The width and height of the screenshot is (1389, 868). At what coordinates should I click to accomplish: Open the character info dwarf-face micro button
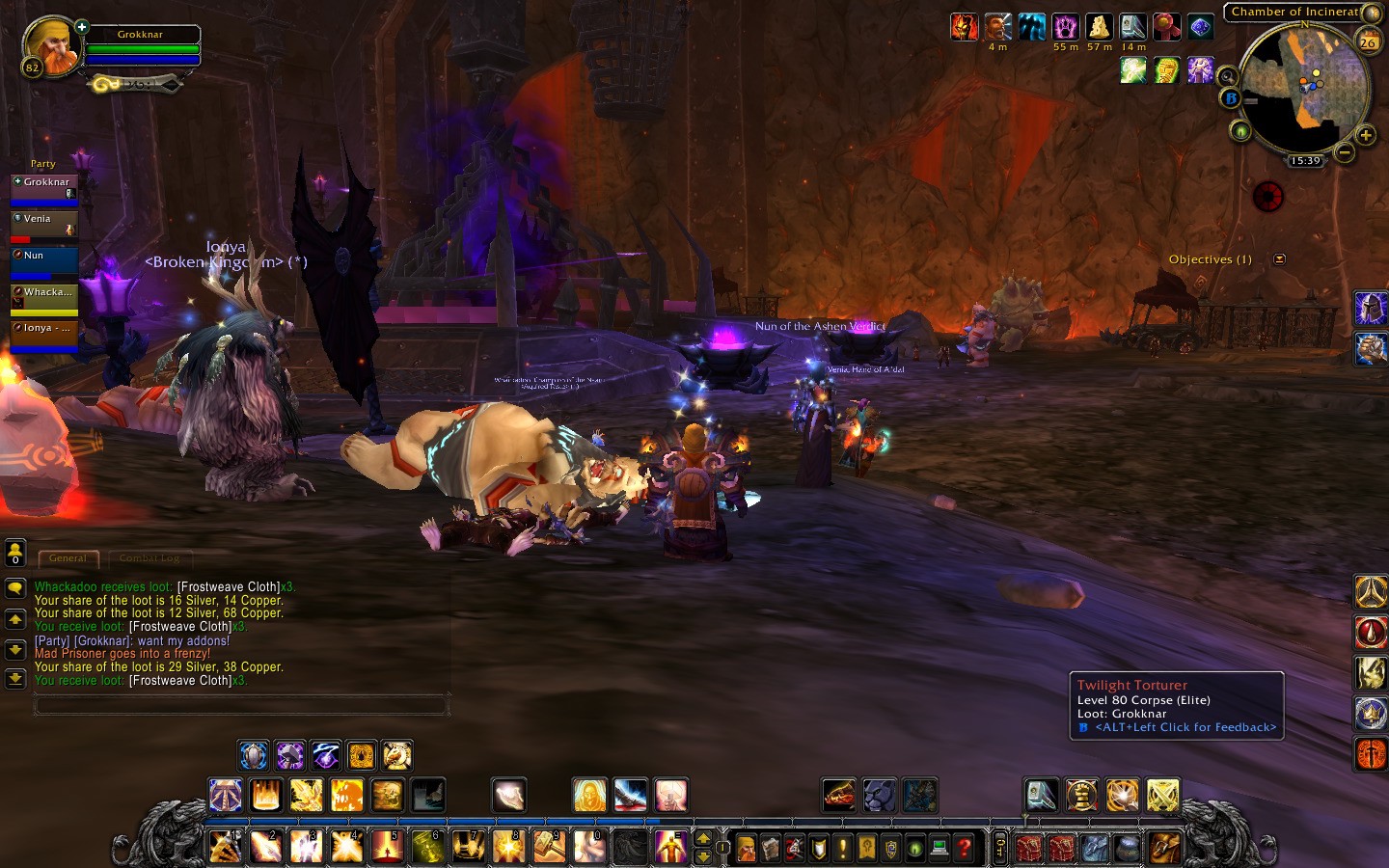pos(747,848)
